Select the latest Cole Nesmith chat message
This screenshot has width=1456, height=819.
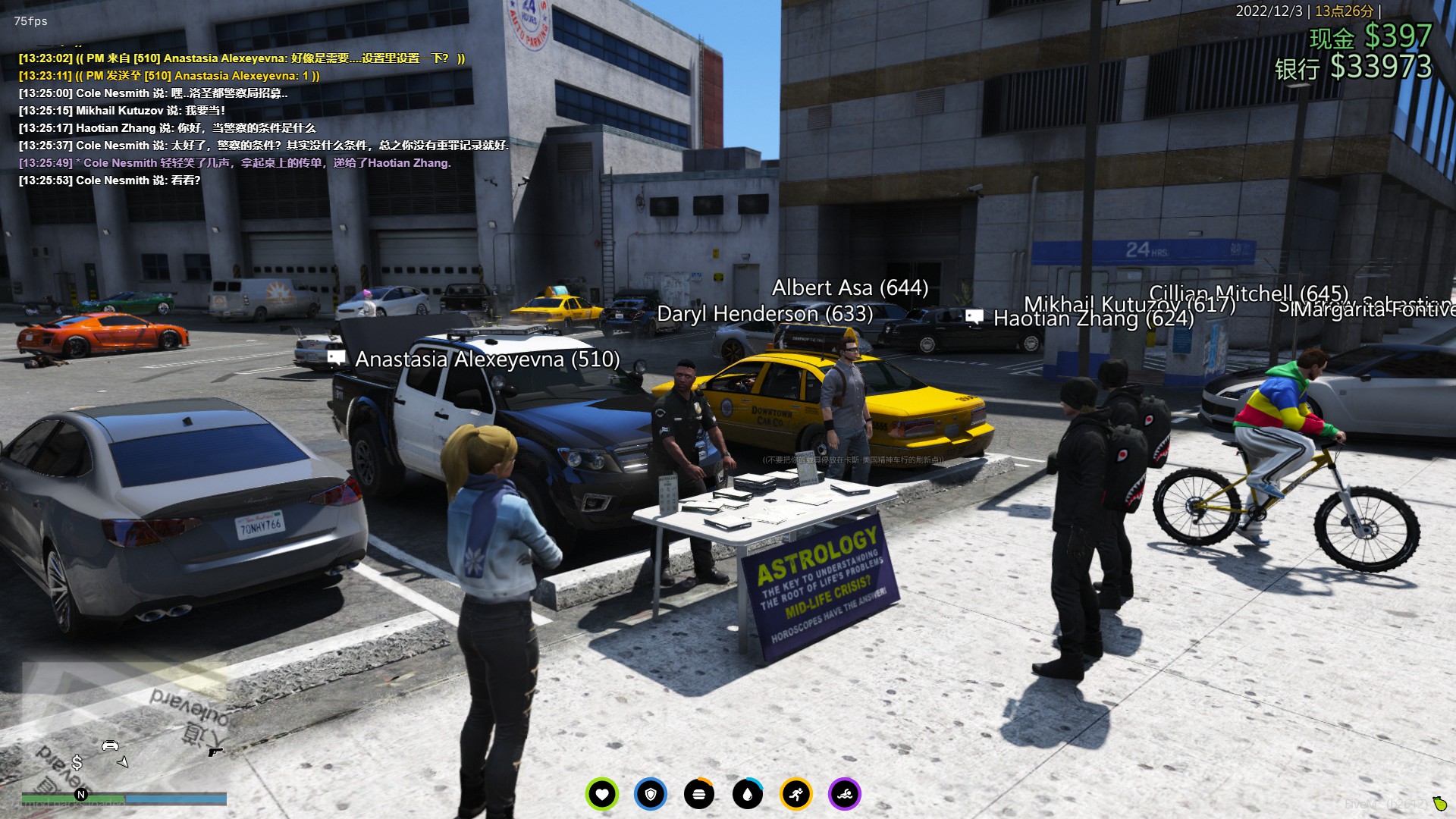110,180
